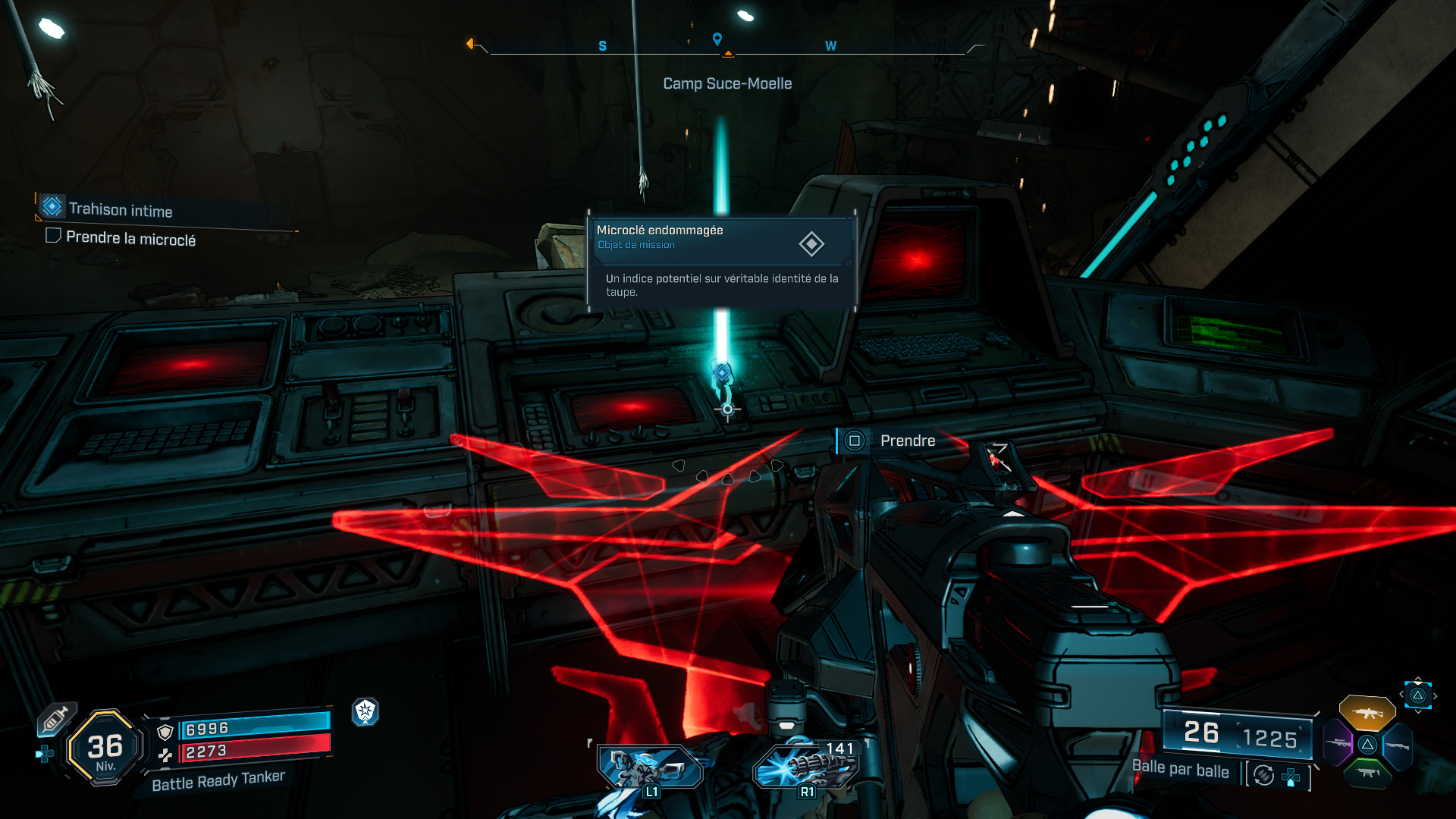Toggle the fire mode swap icon

coord(1264,775)
